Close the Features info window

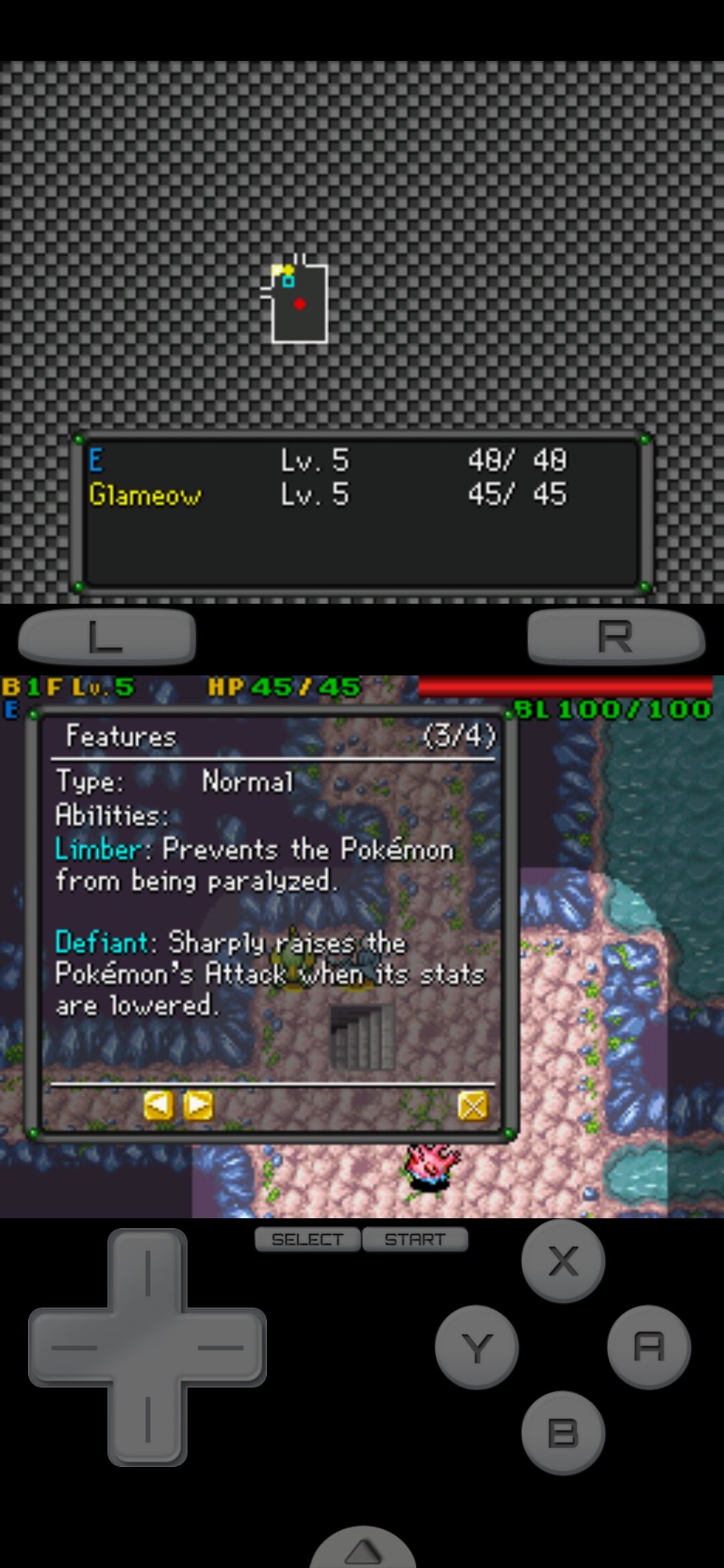(x=473, y=1106)
